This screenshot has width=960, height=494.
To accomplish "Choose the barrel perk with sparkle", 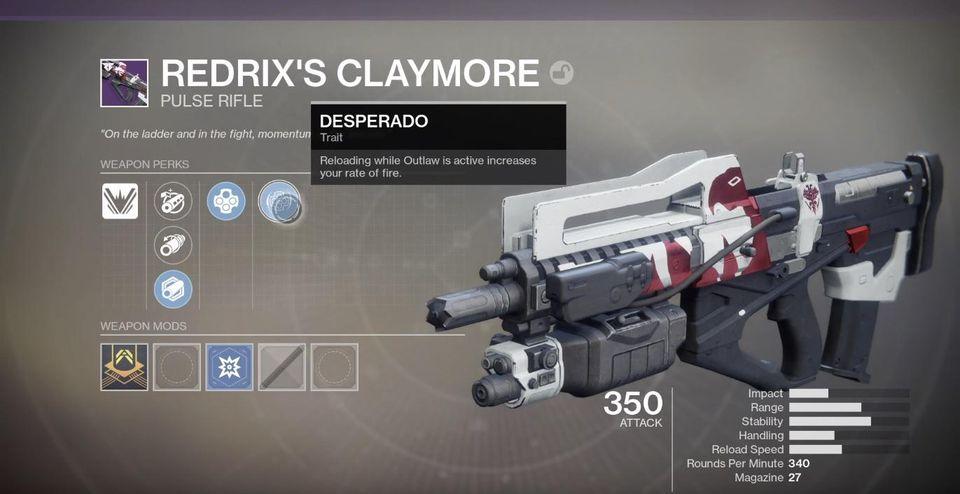I will click(173, 202).
